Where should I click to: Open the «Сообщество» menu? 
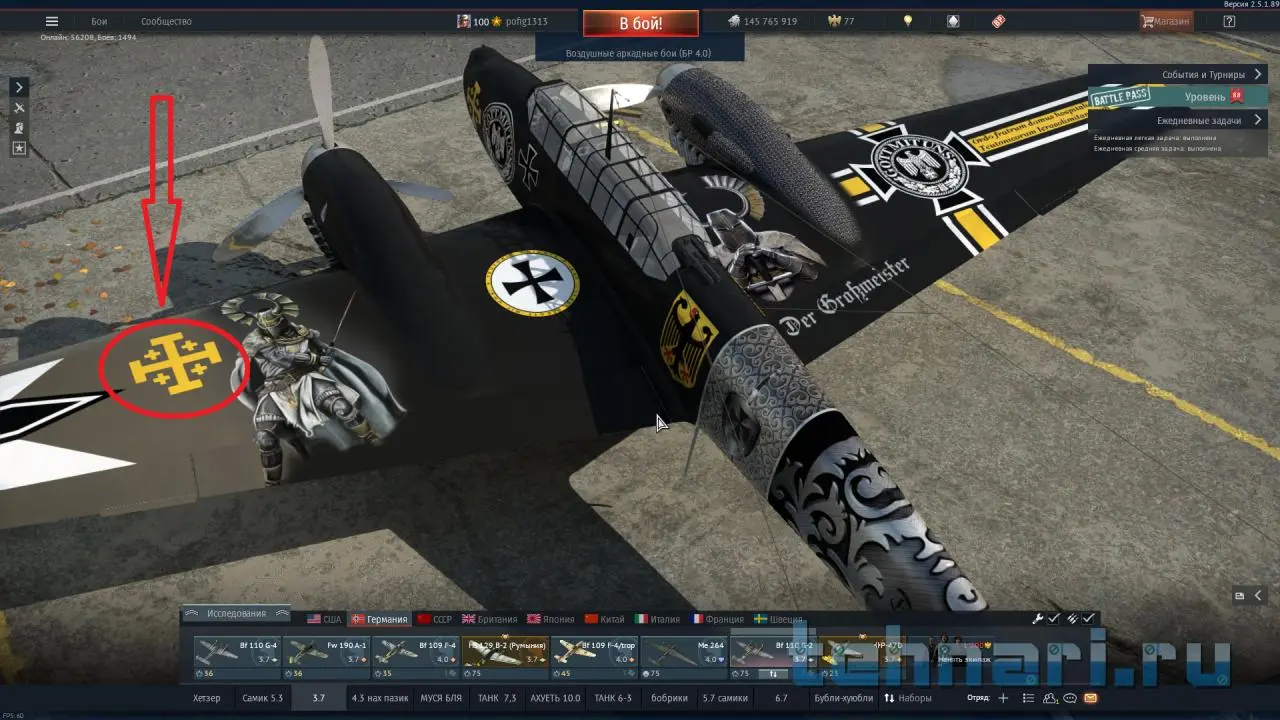pyautogui.click(x=166, y=21)
